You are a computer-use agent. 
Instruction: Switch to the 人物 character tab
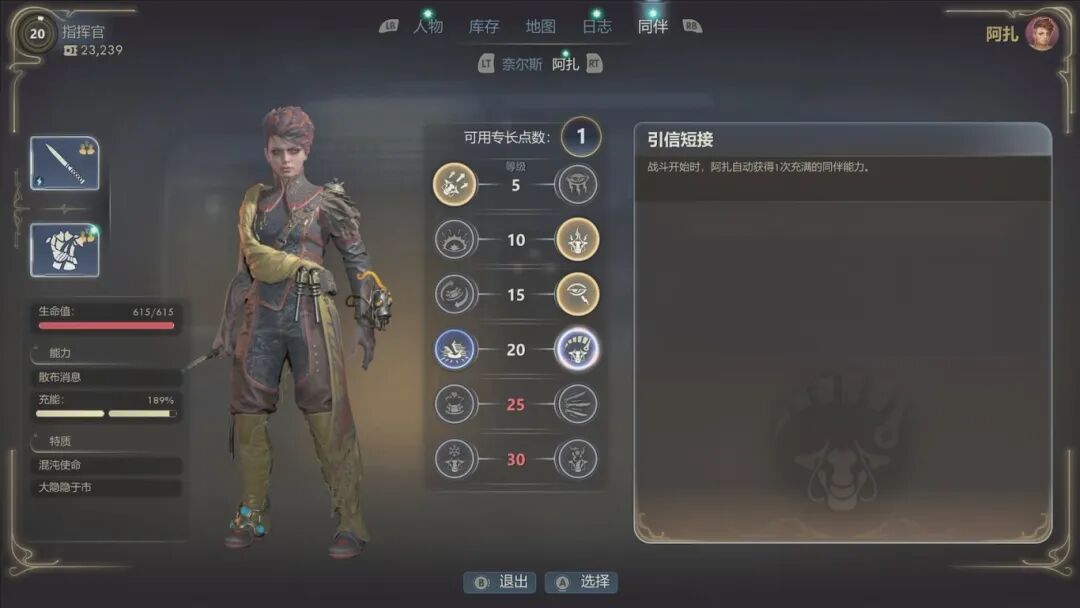[427, 27]
